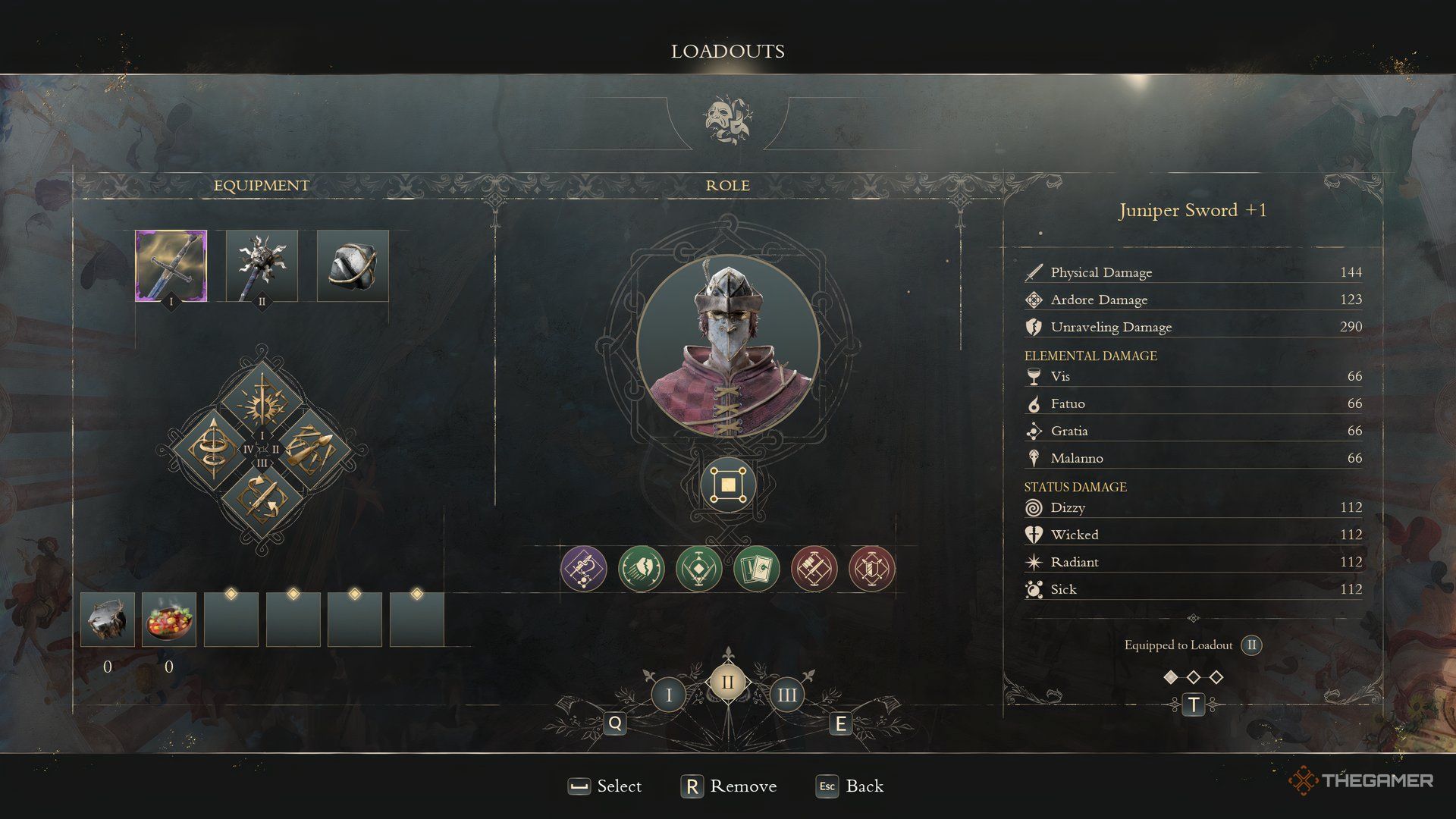Choose the red shield perk
1456x819 pixels.
coord(871,568)
